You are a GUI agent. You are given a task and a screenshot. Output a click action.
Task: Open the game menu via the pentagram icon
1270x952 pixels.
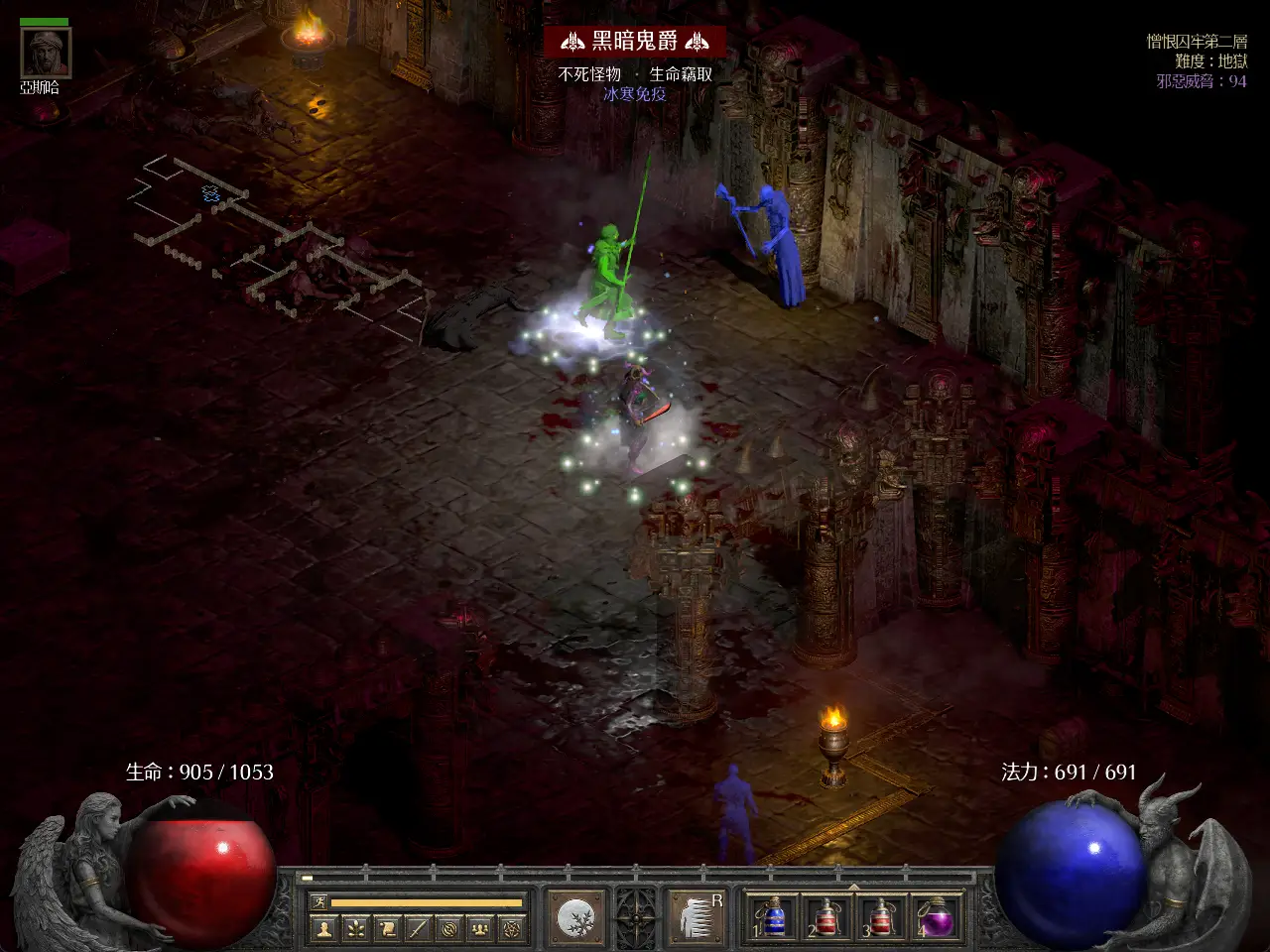pos(513,929)
